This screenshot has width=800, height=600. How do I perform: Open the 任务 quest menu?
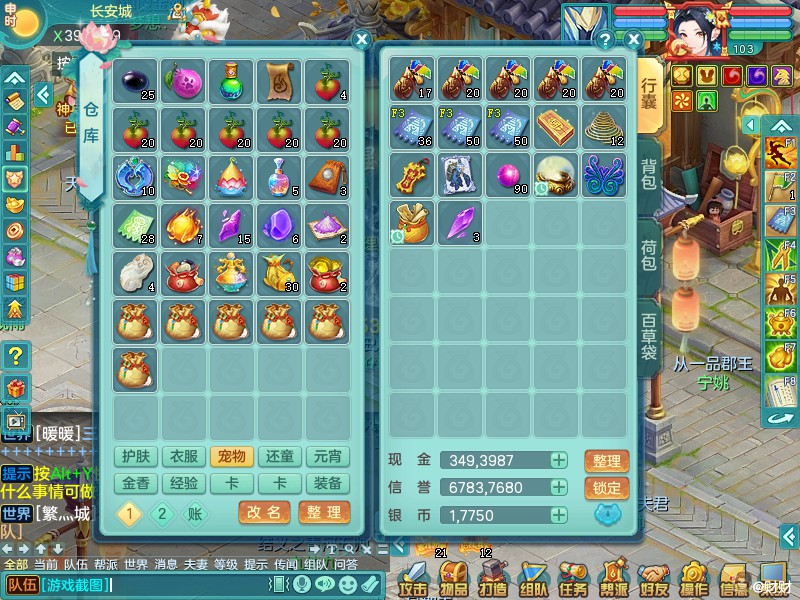tap(574, 577)
